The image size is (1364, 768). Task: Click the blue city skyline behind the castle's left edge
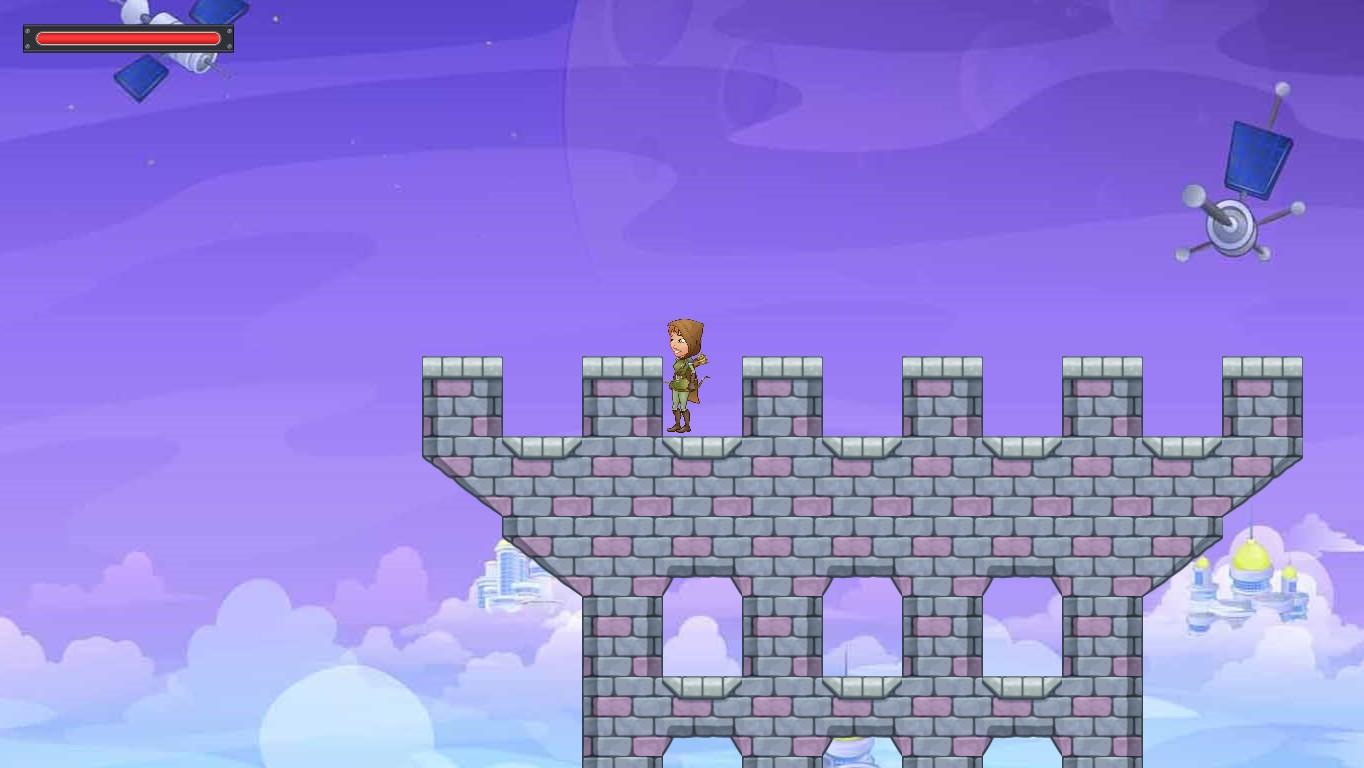505,575
